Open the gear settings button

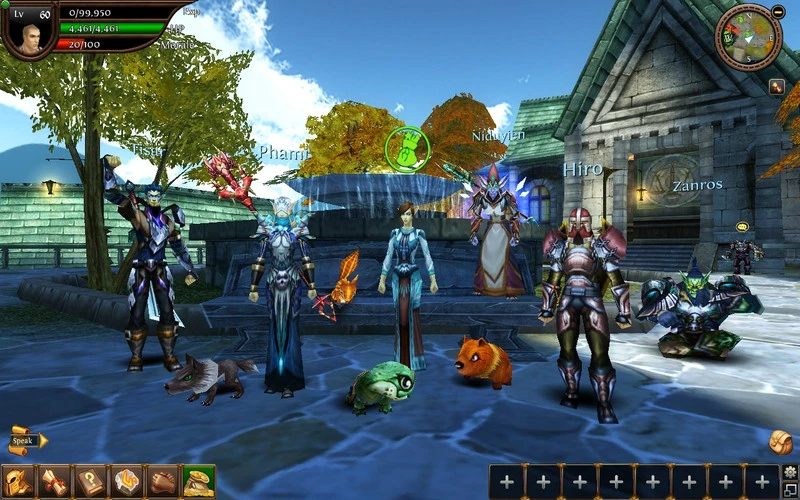790,471
